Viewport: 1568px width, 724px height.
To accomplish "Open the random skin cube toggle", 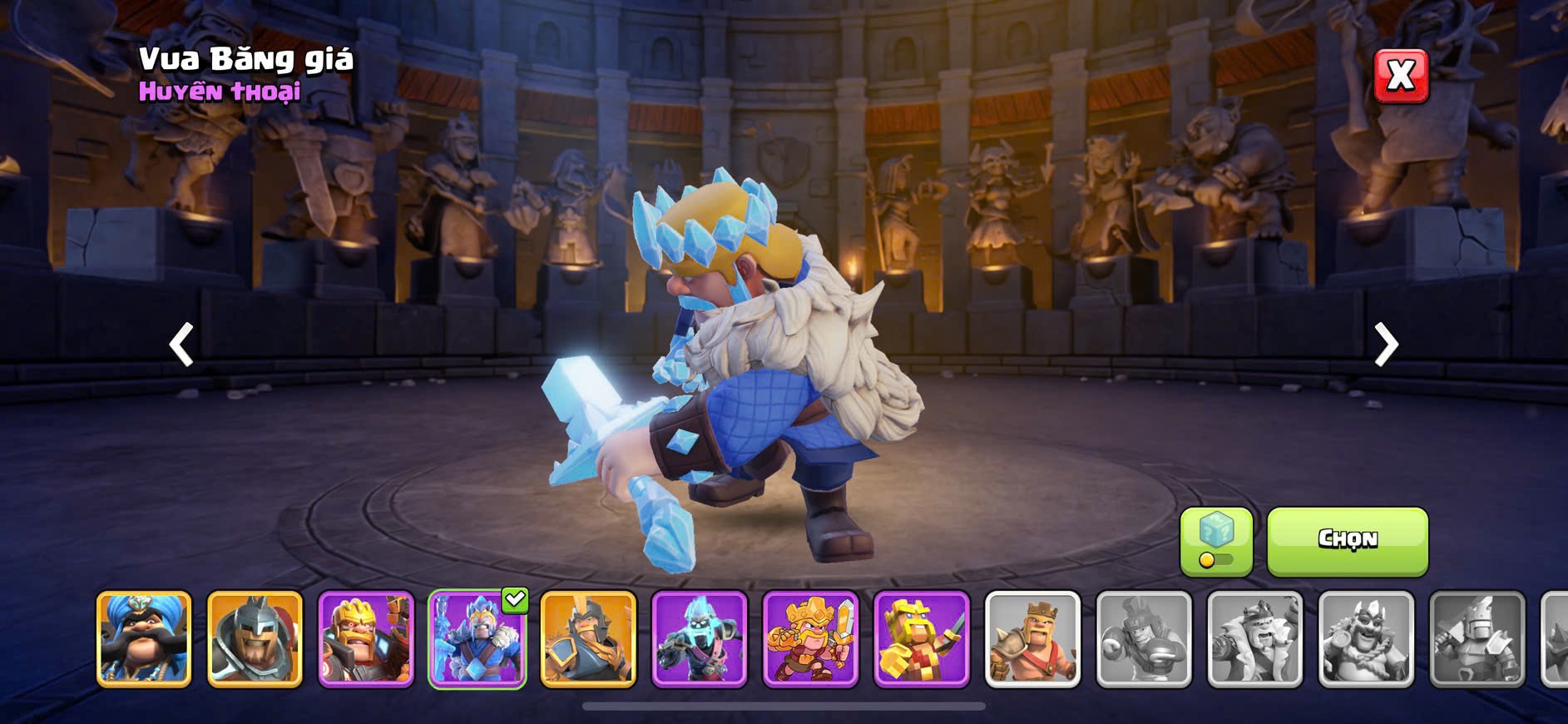I will click(1216, 541).
